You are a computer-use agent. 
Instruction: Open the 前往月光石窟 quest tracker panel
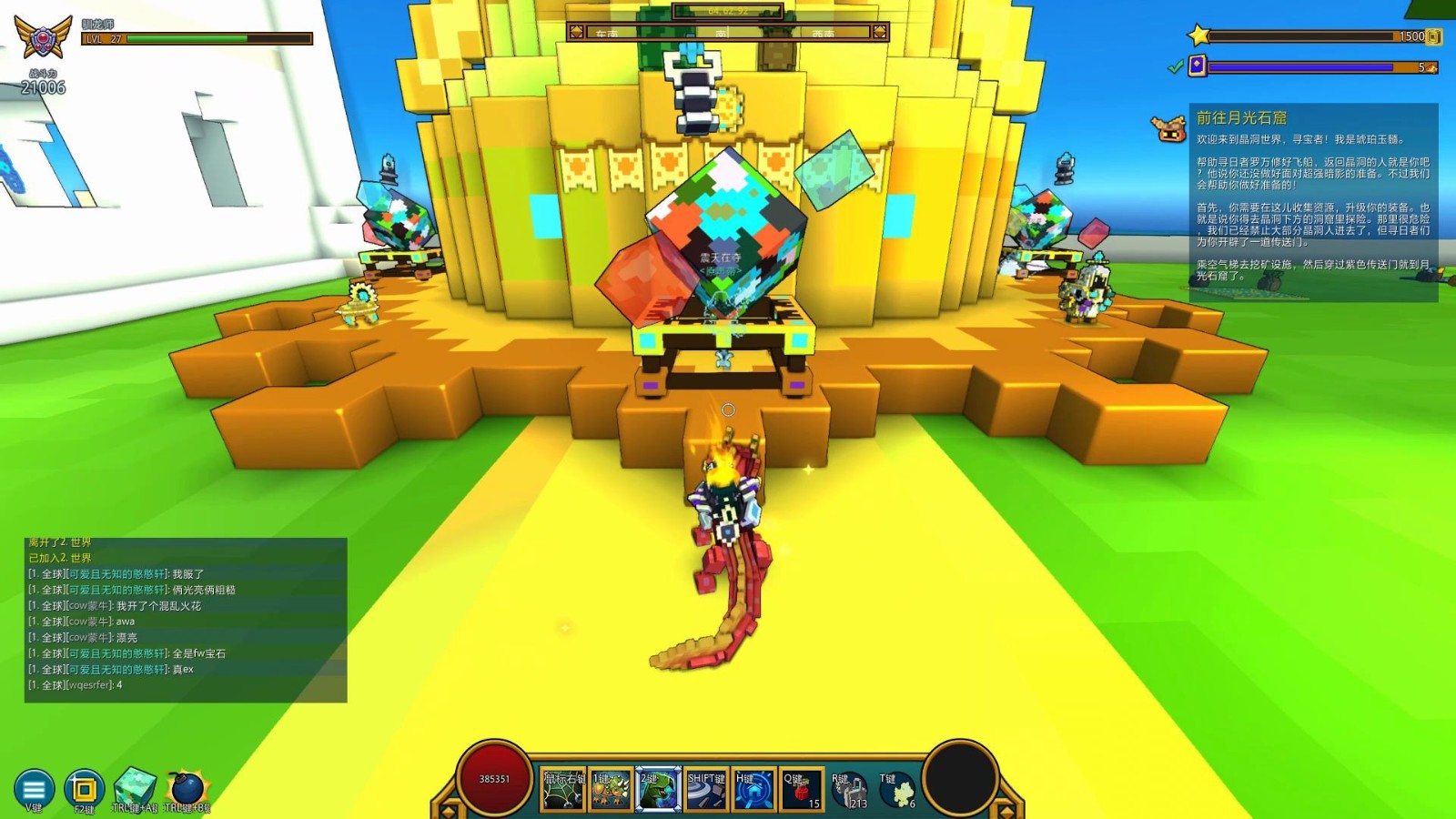point(1313,202)
